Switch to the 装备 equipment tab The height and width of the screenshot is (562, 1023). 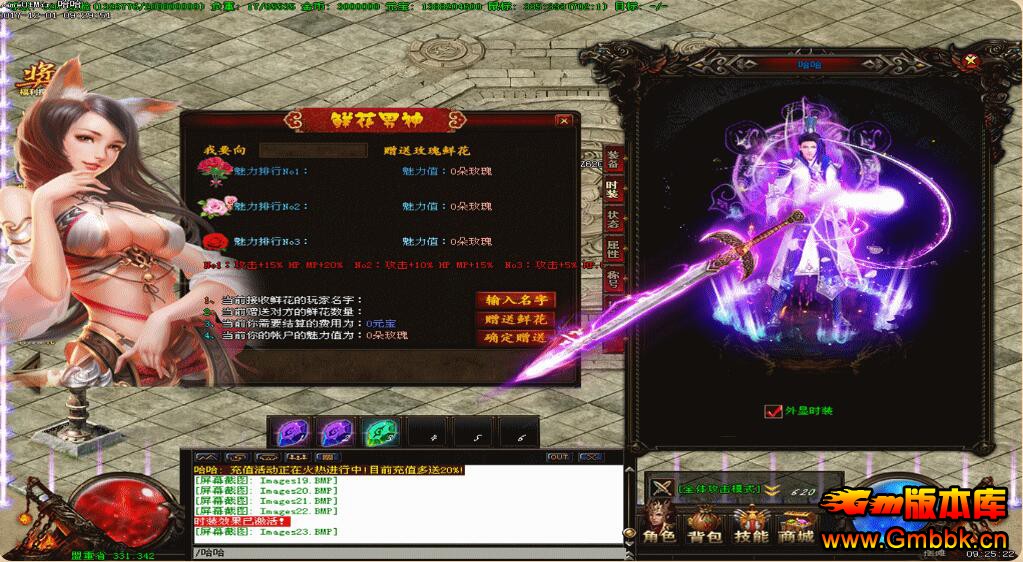coord(612,158)
